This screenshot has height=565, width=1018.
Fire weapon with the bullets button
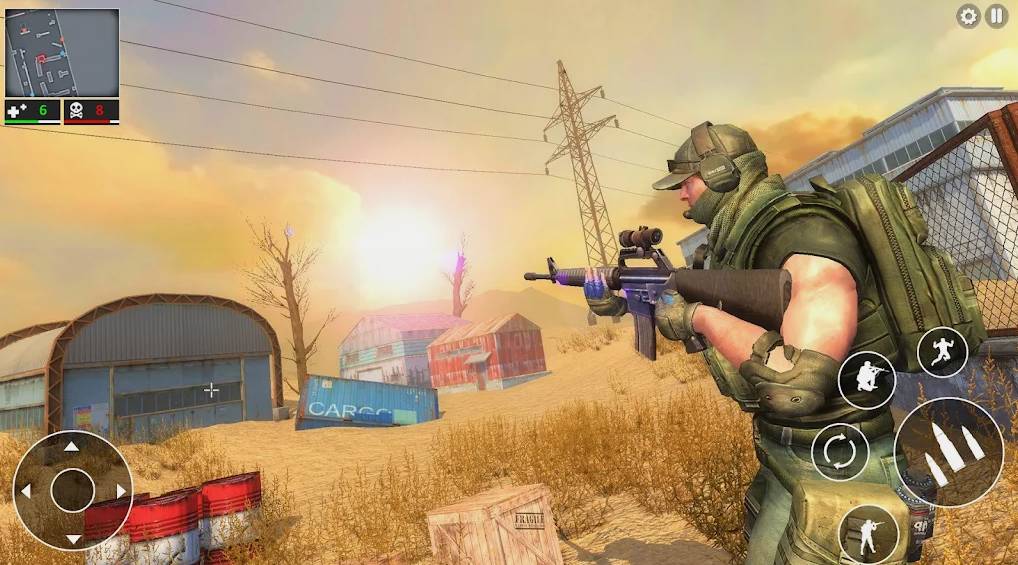pos(949,450)
